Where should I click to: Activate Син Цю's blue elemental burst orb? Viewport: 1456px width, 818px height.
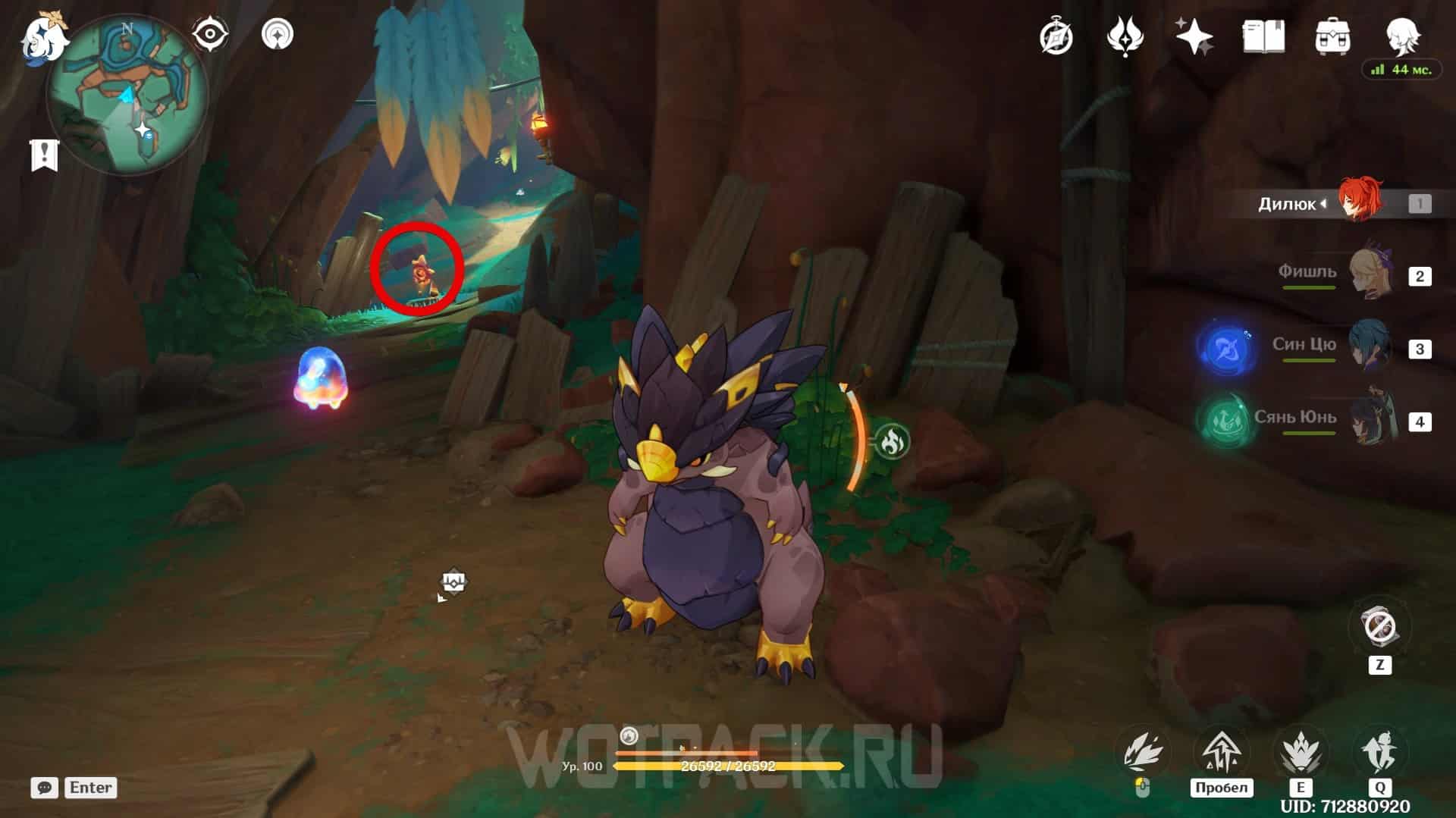[x=1225, y=349]
